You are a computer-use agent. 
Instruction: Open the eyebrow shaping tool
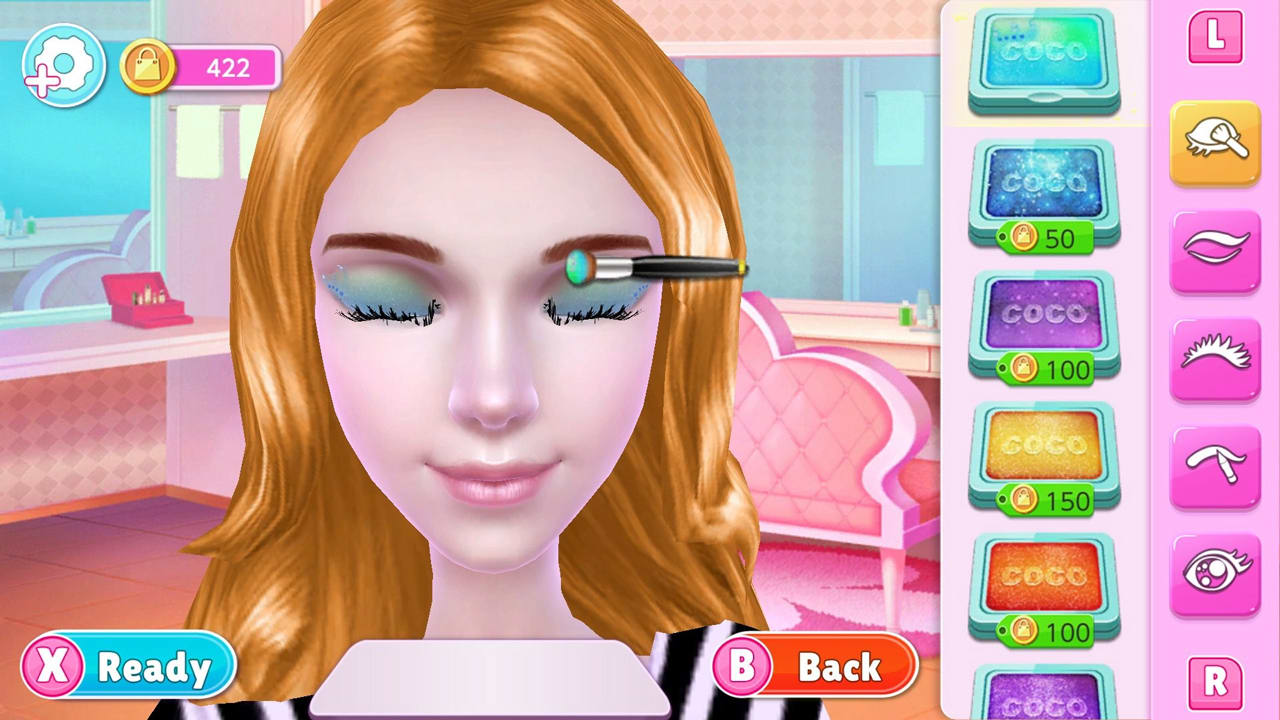click(1215, 466)
